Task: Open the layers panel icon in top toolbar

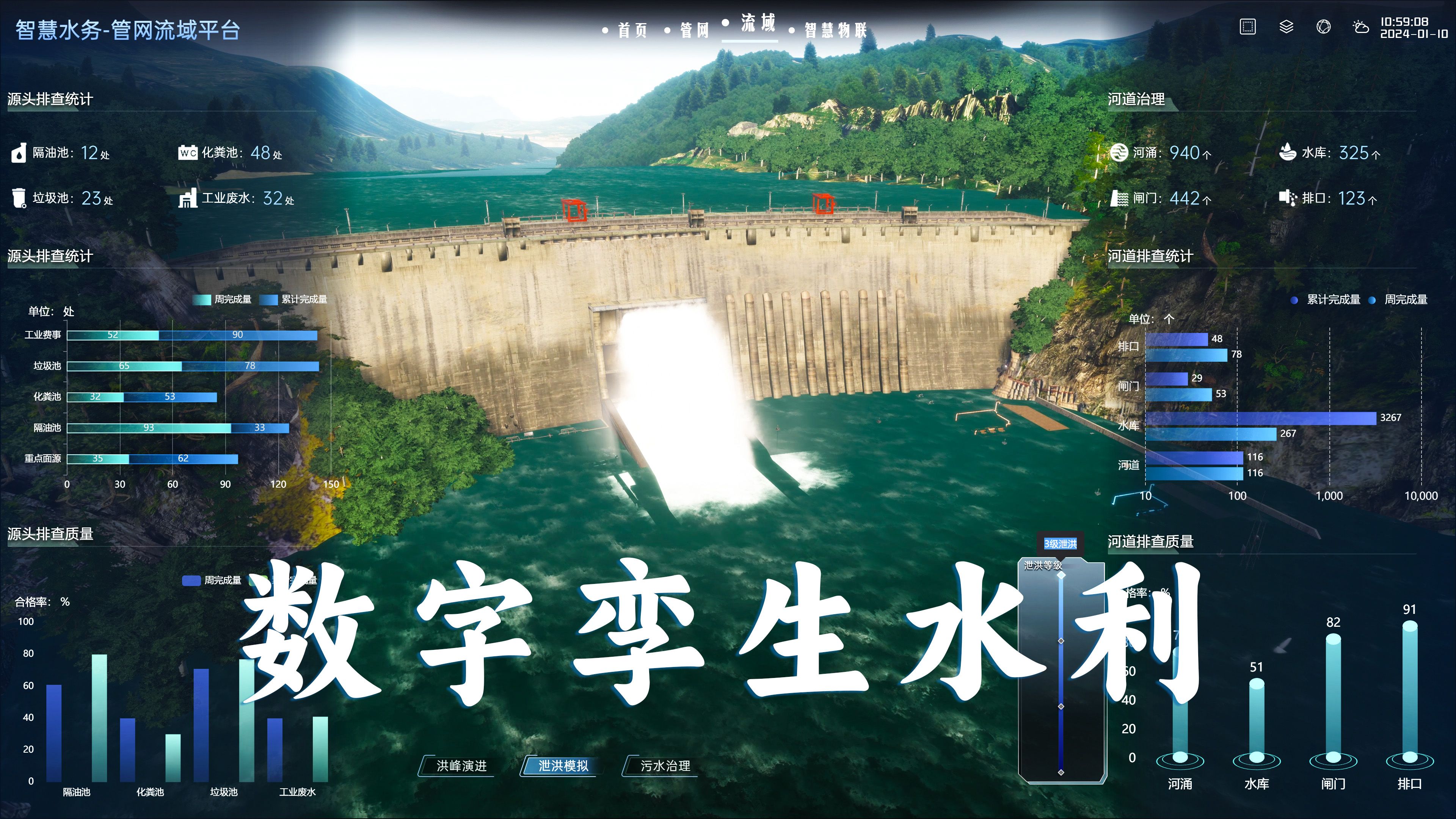Action: pyautogui.click(x=1287, y=27)
